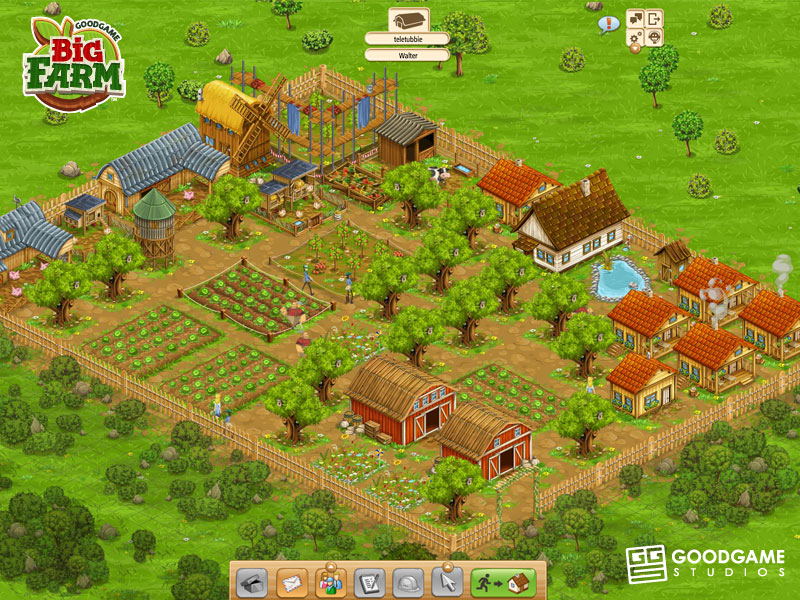The height and width of the screenshot is (600, 800).
Task: Open the barn icon above the farm name
Action: pyautogui.click(x=407, y=20)
